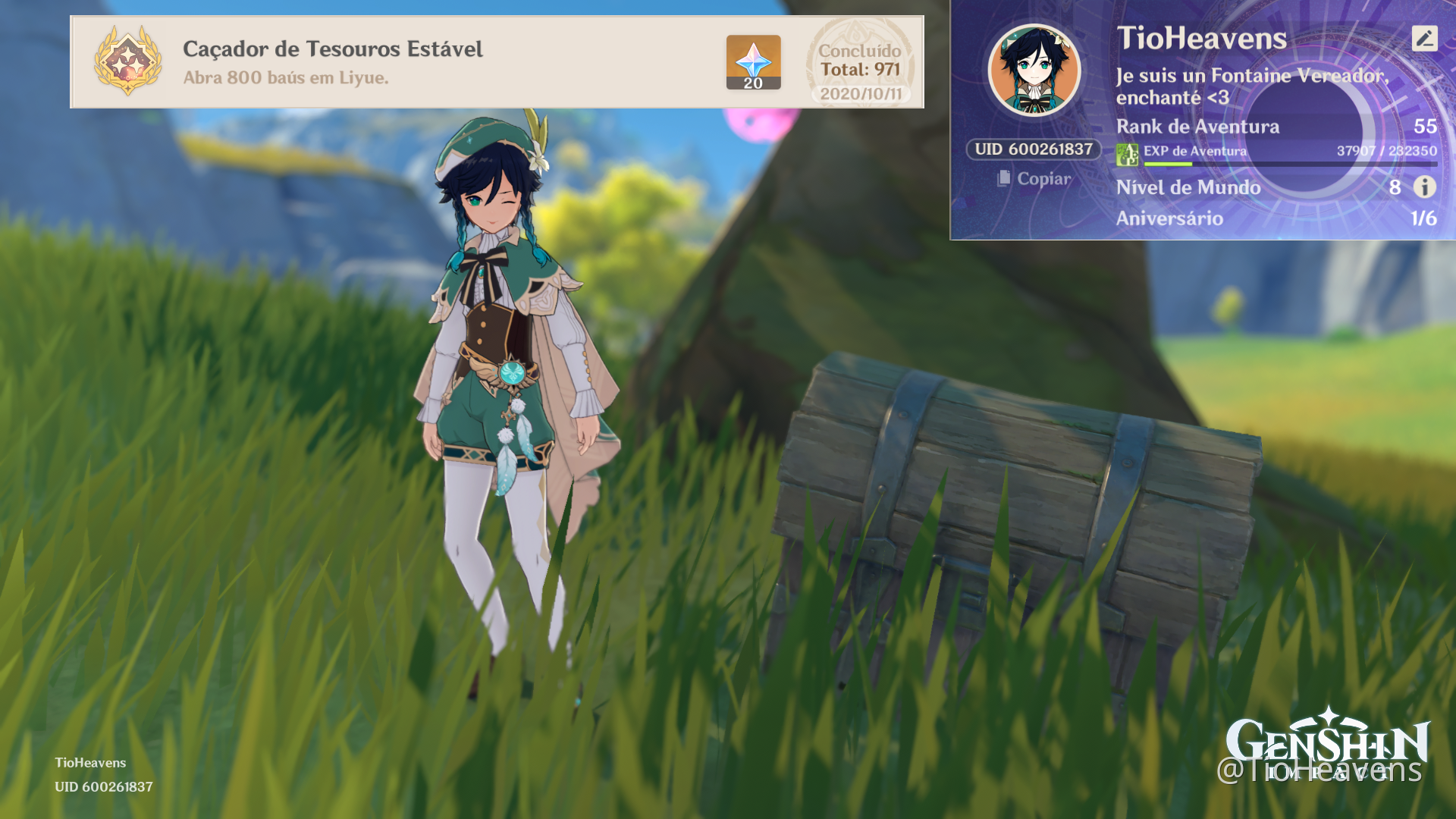The height and width of the screenshot is (819, 1456).
Task: Click the EXP de Aventura progress bar
Action: (1289, 163)
